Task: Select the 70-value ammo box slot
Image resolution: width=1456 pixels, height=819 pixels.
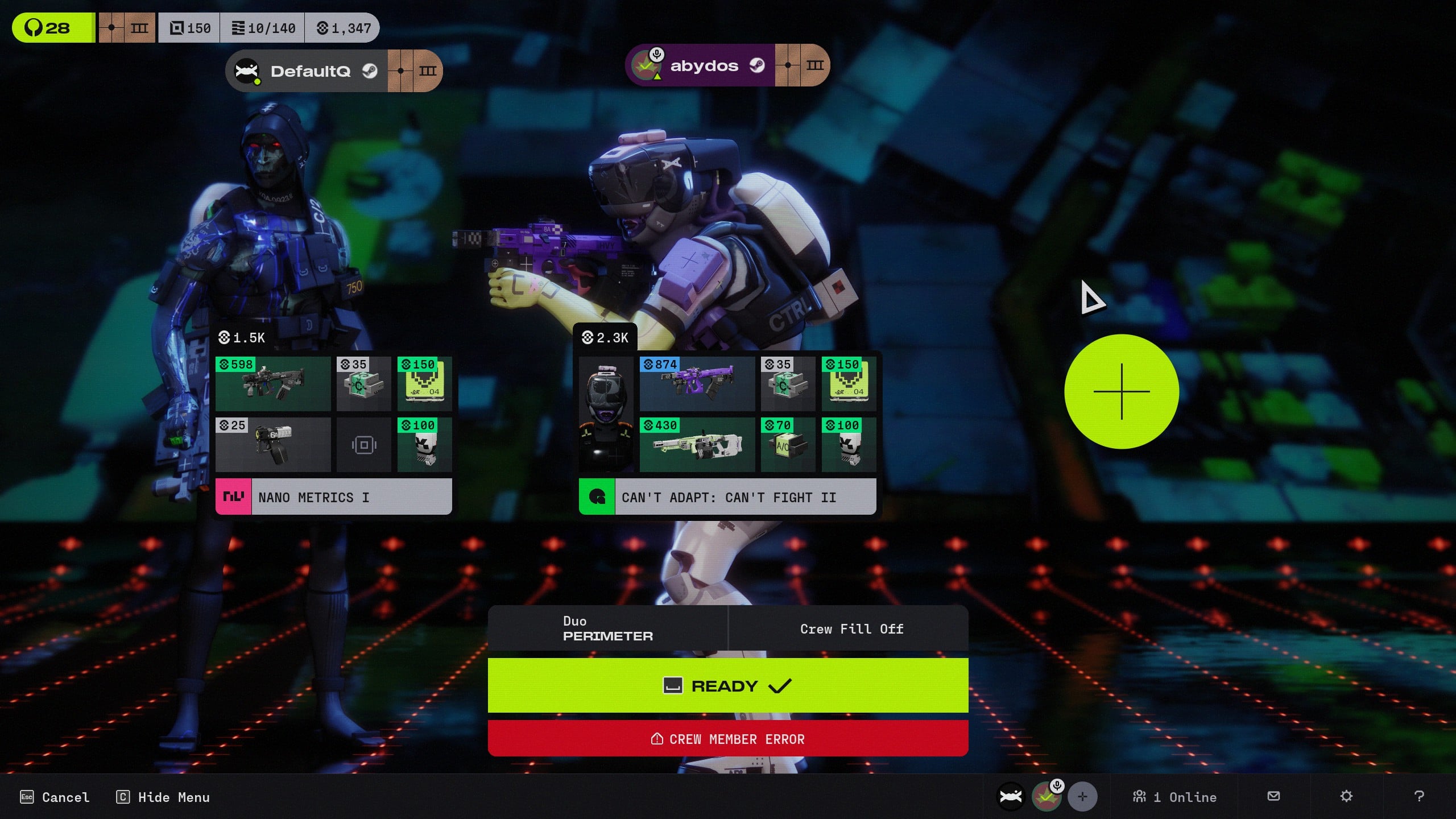Action: point(787,445)
